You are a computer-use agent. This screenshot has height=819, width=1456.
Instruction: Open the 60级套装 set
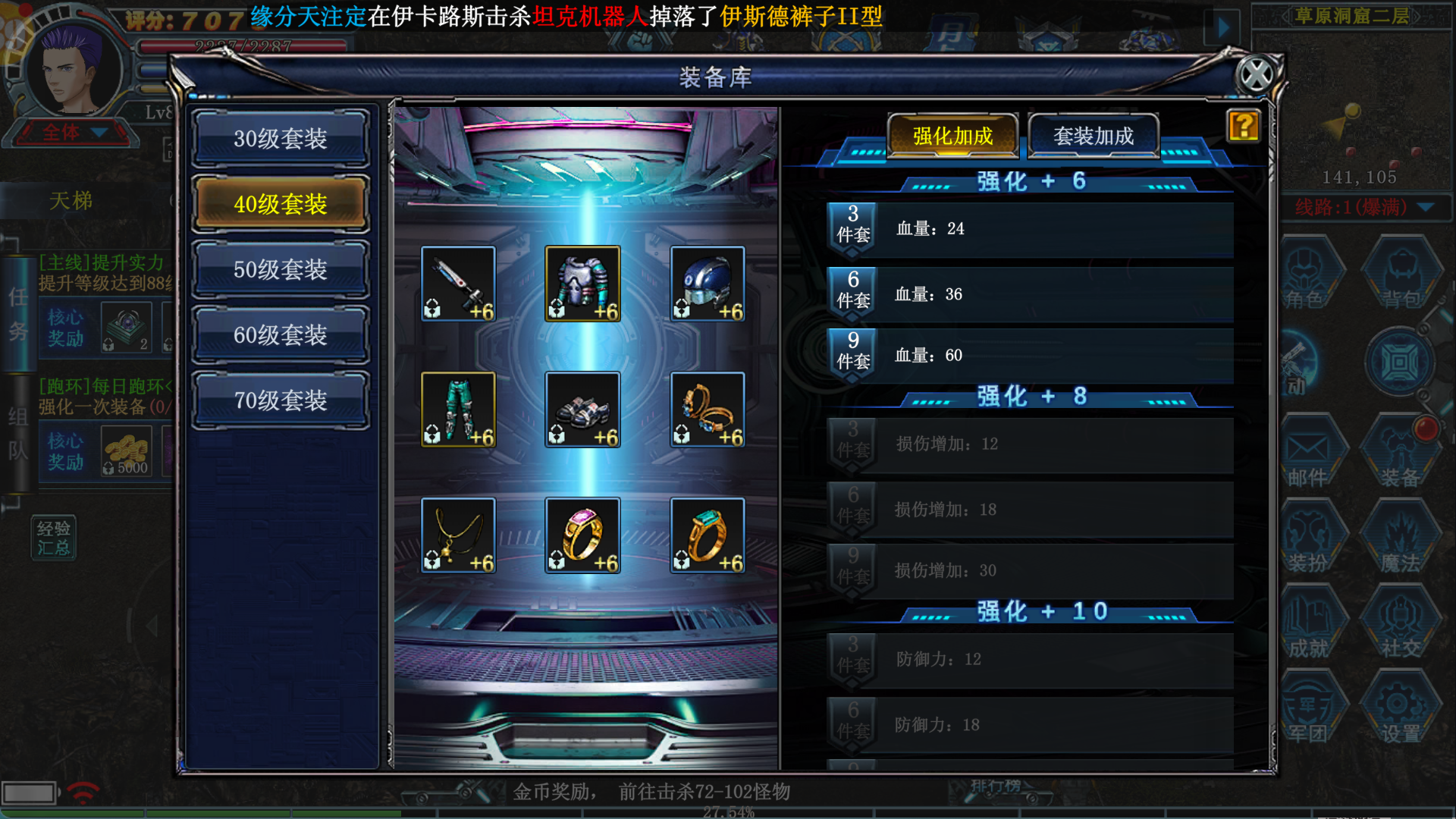tap(281, 334)
